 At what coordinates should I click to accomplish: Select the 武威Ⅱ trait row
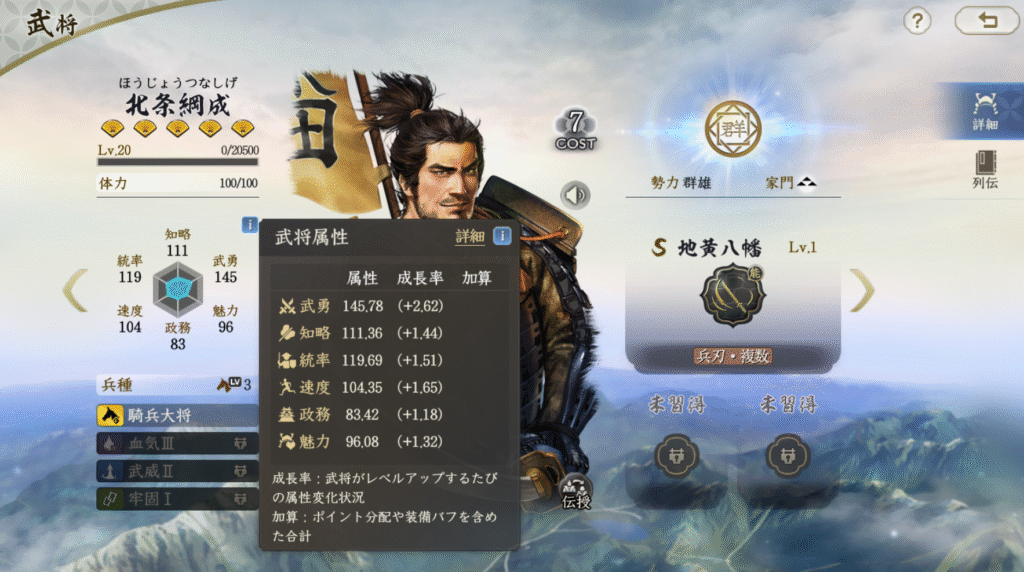point(177,470)
